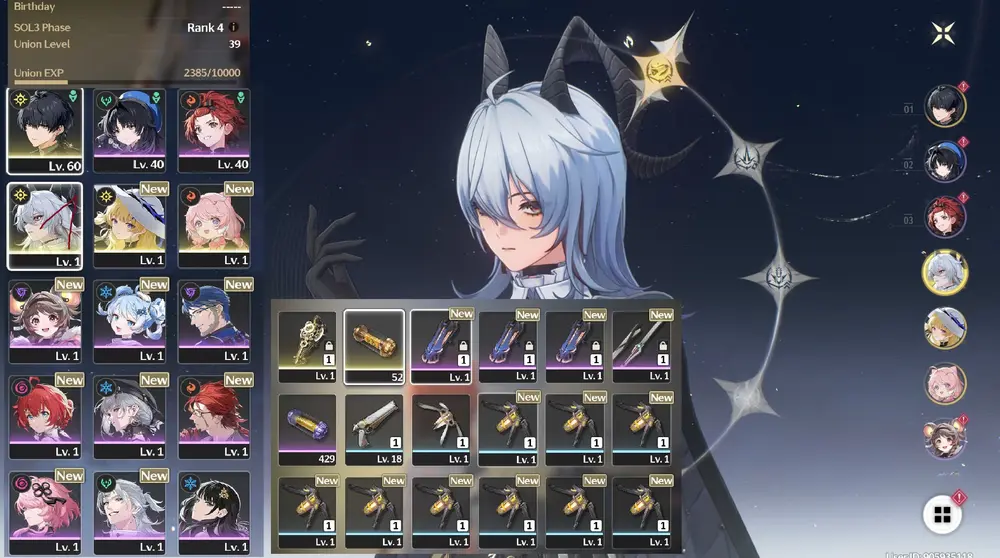Pick the red-haired Lv. 40 character card

[x=214, y=129]
